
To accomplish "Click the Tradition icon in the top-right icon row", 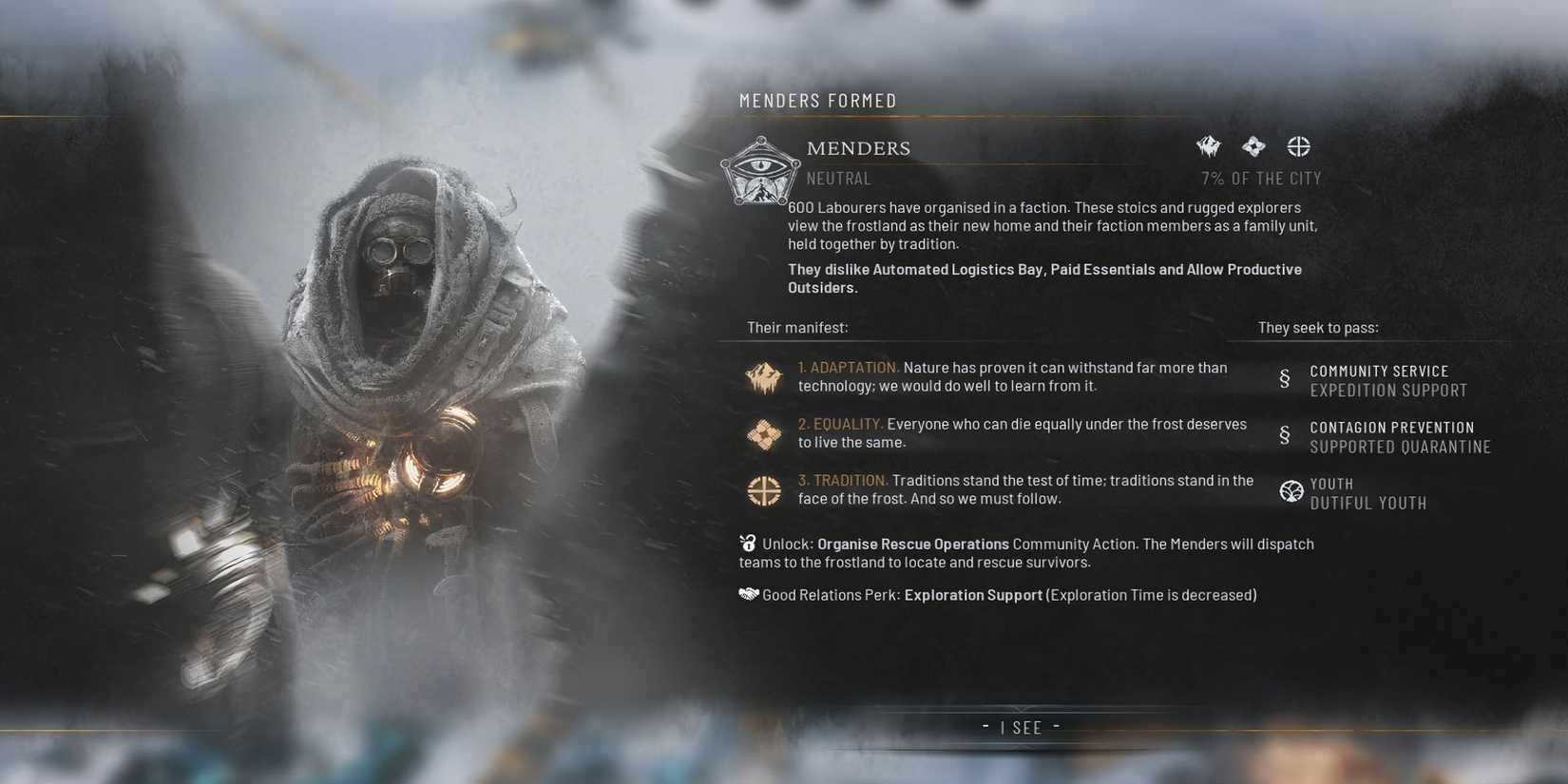I will tap(1297, 145).
